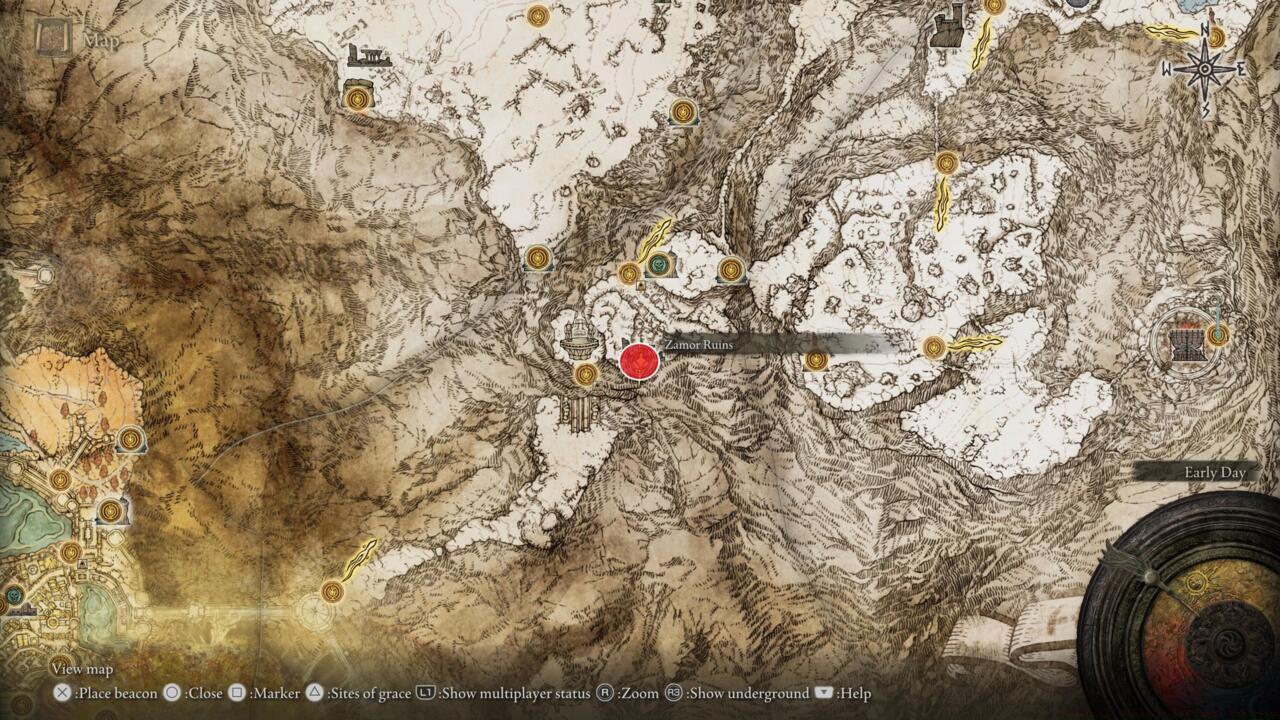
Task: Select the site of grace under the compass's N
Action: coord(1216,38)
